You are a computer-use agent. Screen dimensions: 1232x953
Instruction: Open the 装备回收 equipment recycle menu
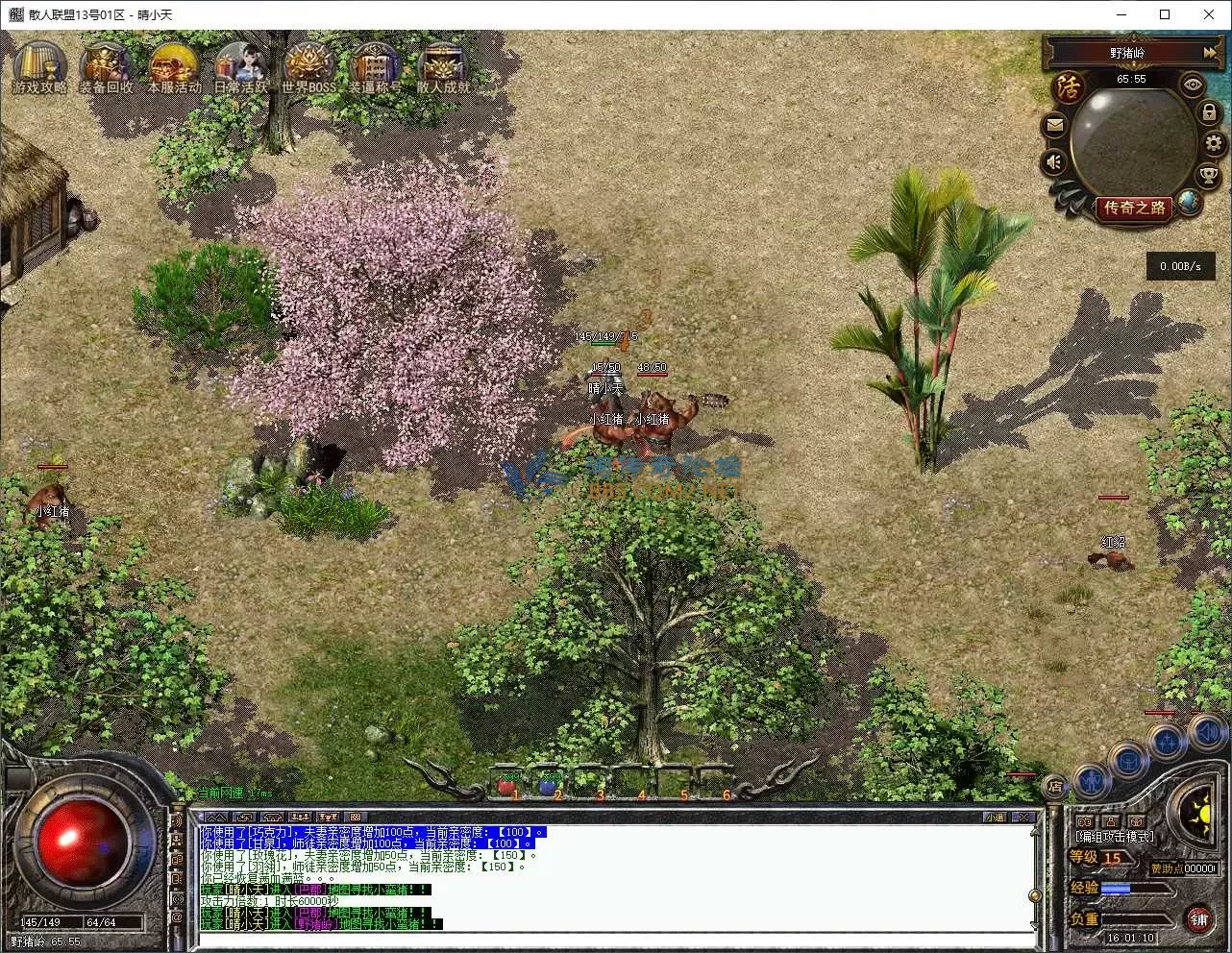[106, 66]
